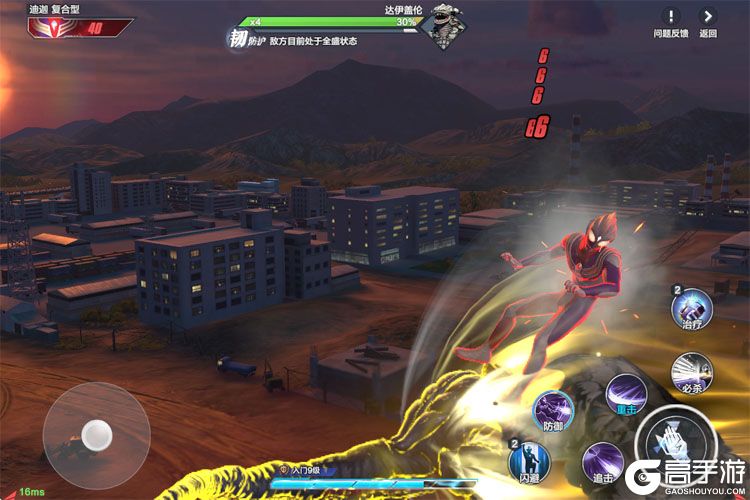Activate the 追击 pursuit skill
The height and width of the screenshot is (500, 750).
(x=602, y=462)
